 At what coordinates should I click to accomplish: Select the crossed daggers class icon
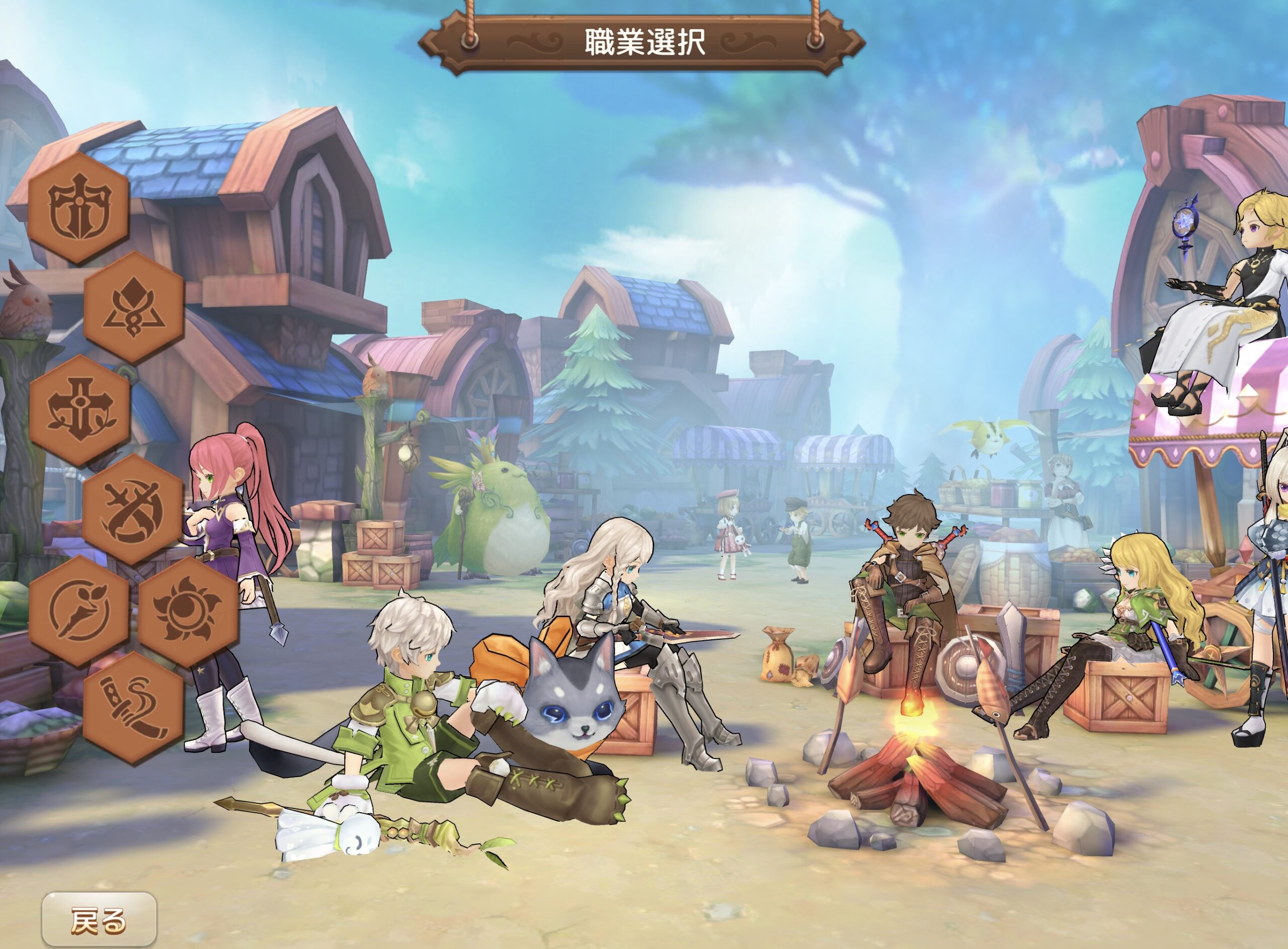click(x=133, y=509)
